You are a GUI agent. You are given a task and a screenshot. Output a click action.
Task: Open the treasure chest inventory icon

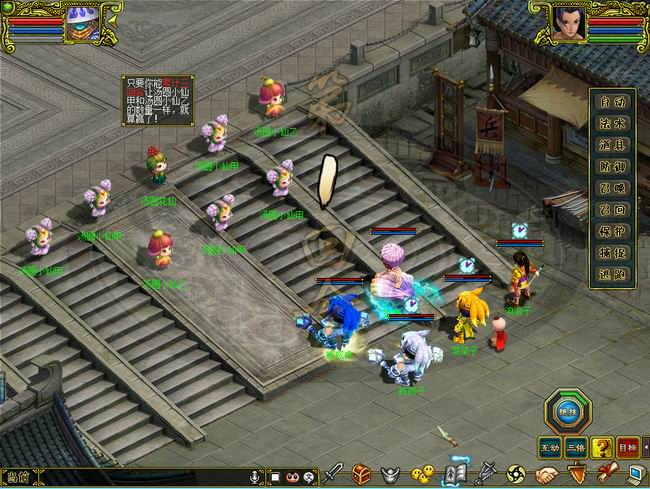point(361,473)
